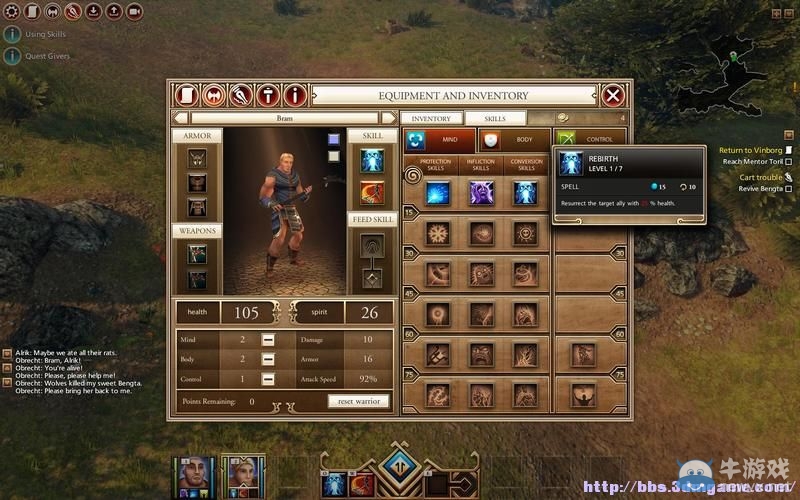Select the Body skill tree
800x500 pixels.
514,140
